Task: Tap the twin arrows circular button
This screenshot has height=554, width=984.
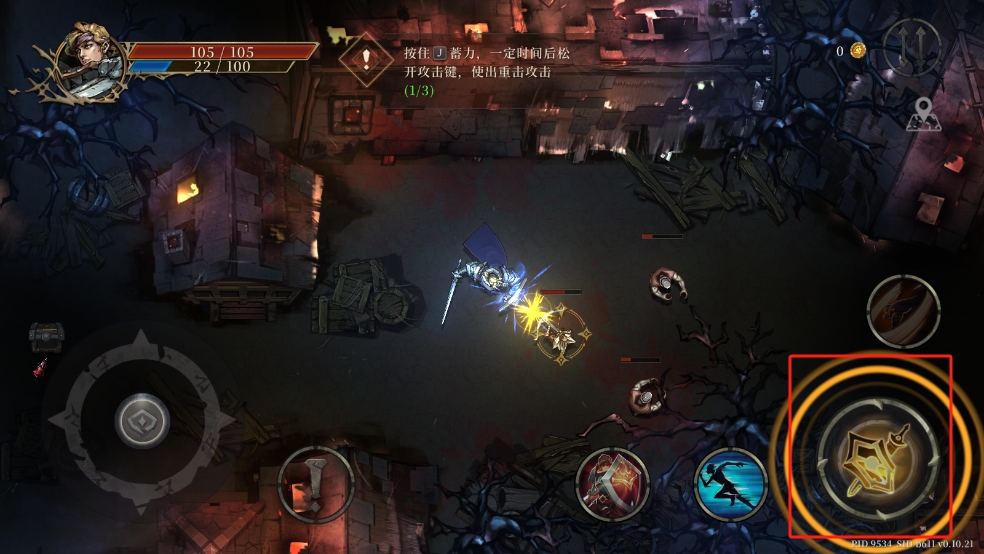Action: click(x=912, y=48)
